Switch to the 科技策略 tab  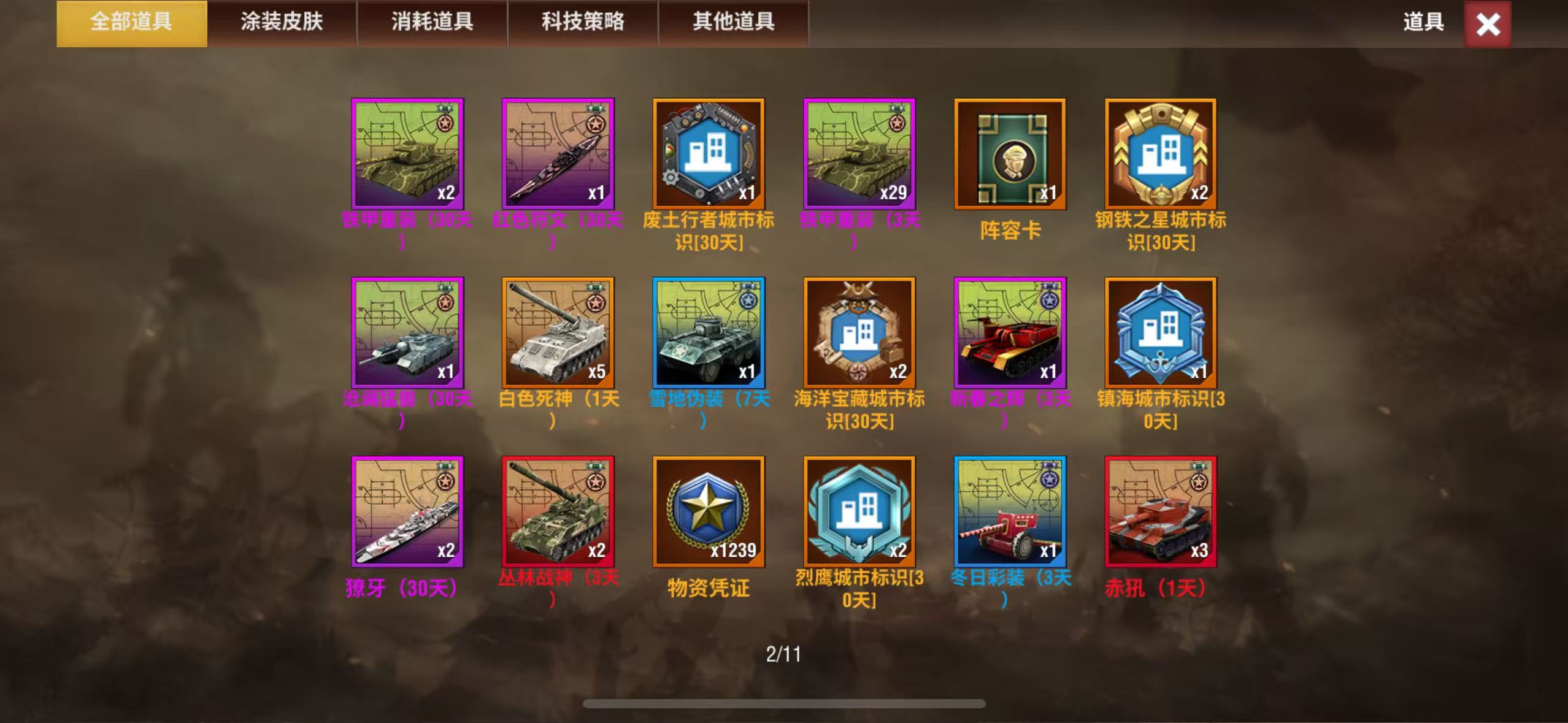(581, 23)
